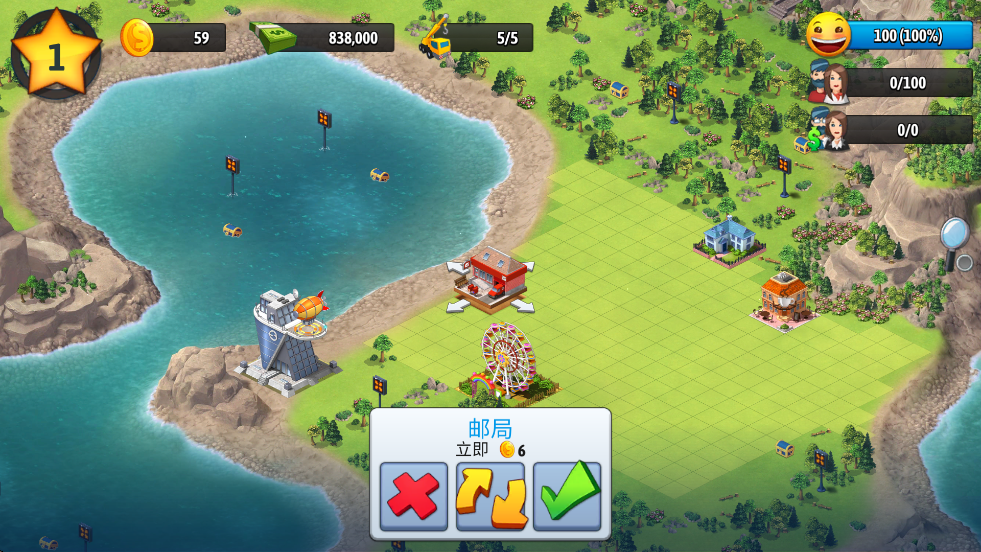Show the employment counter with dollar sign
This screenshot has width=981, height=552.
pyautogui.click(x=892, y=130)
